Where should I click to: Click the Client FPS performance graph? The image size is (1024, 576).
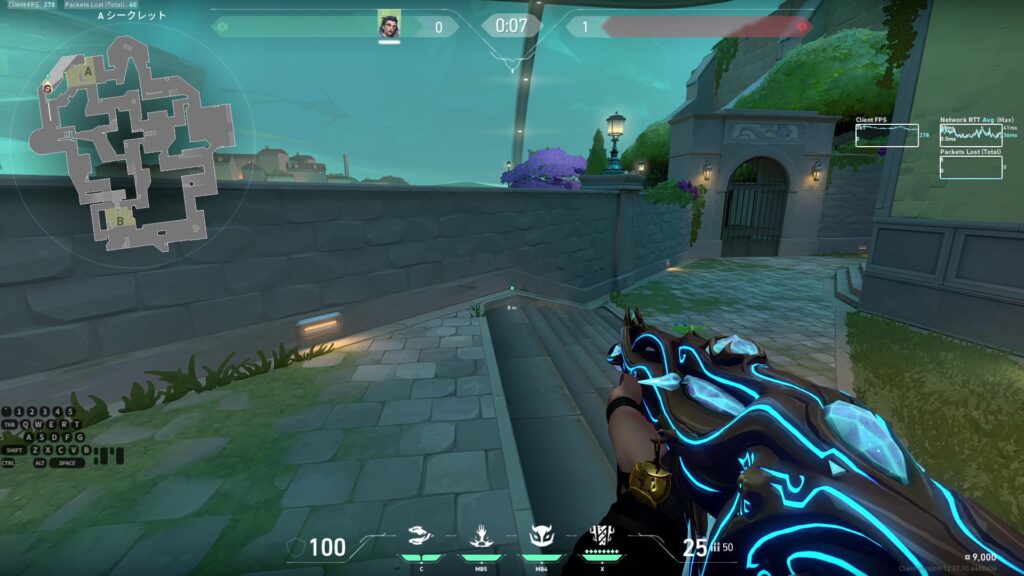(x=887, y=135)
